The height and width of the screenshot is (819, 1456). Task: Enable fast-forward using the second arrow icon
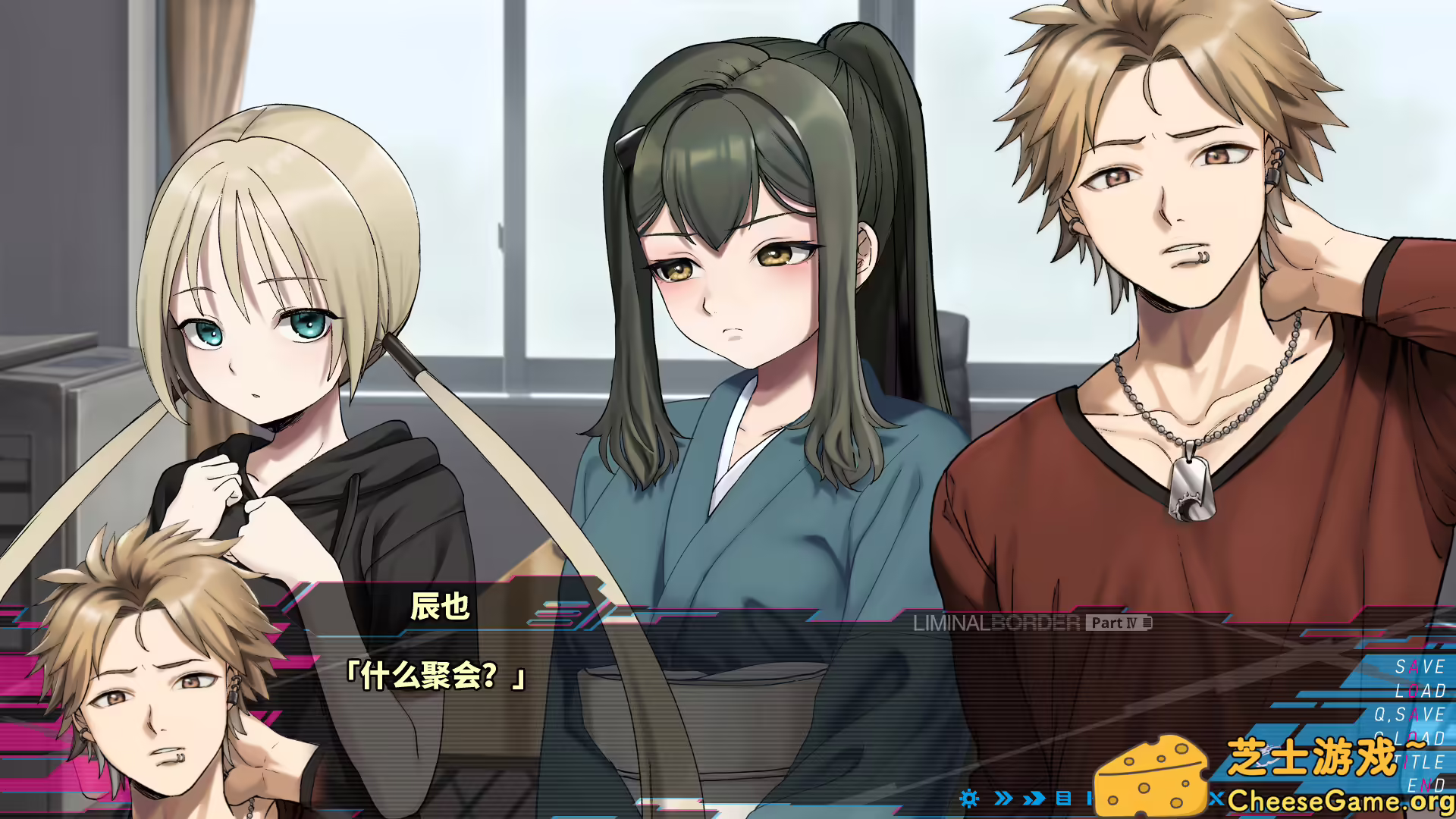pos(1033,798)
